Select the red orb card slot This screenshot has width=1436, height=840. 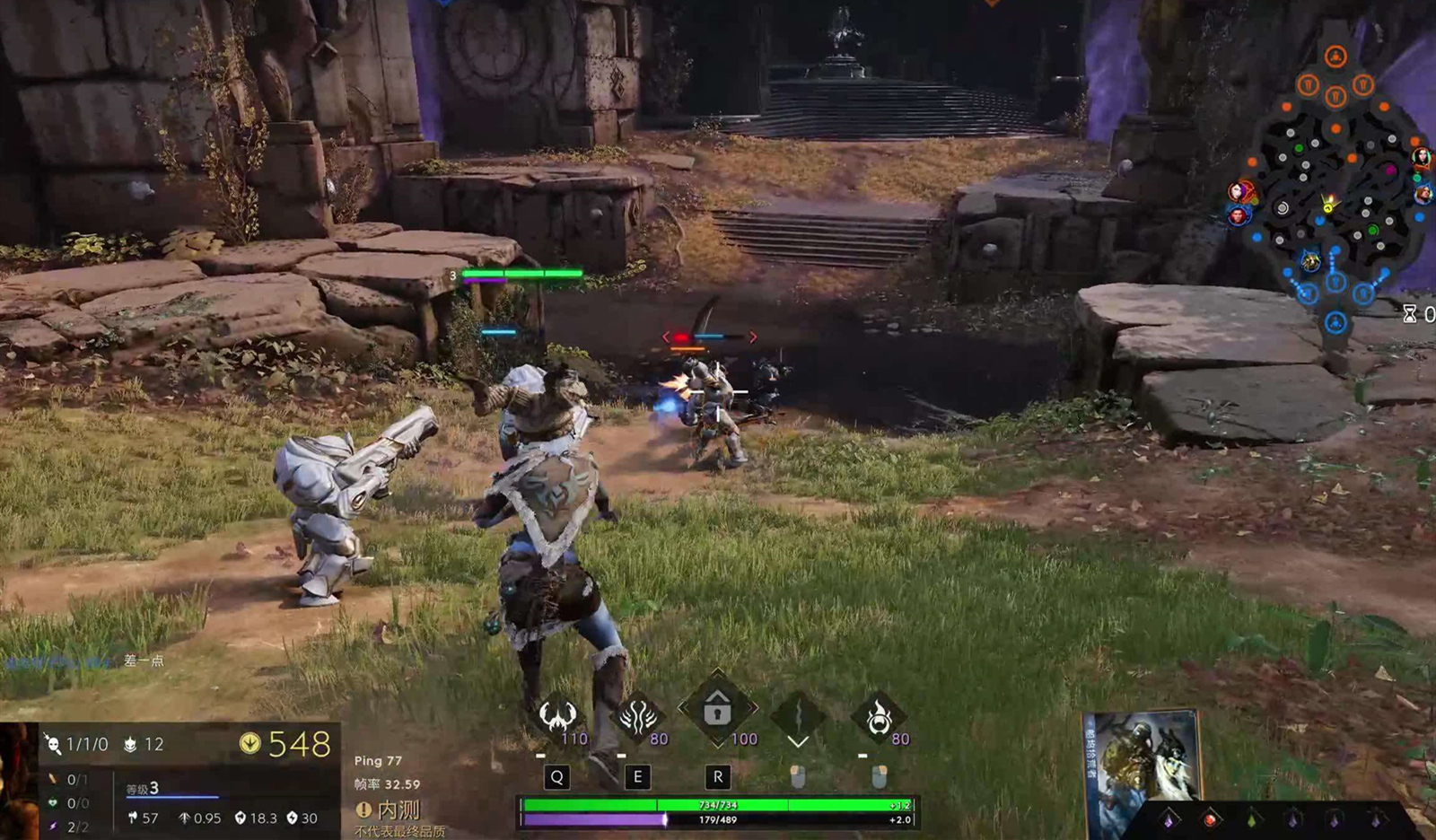[1209, 818]
